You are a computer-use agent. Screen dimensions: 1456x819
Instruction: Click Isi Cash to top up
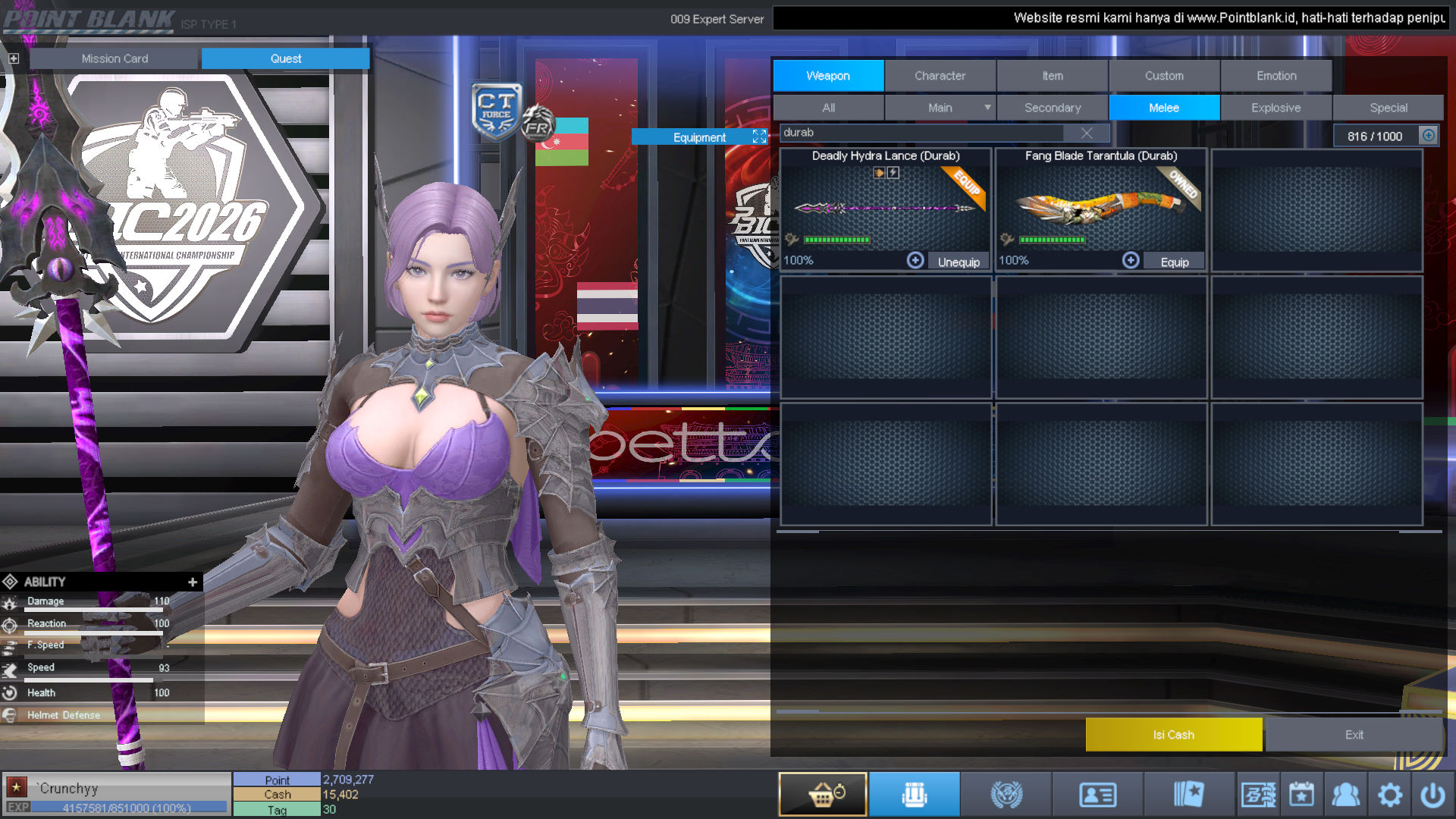(x=1173, y=735)
